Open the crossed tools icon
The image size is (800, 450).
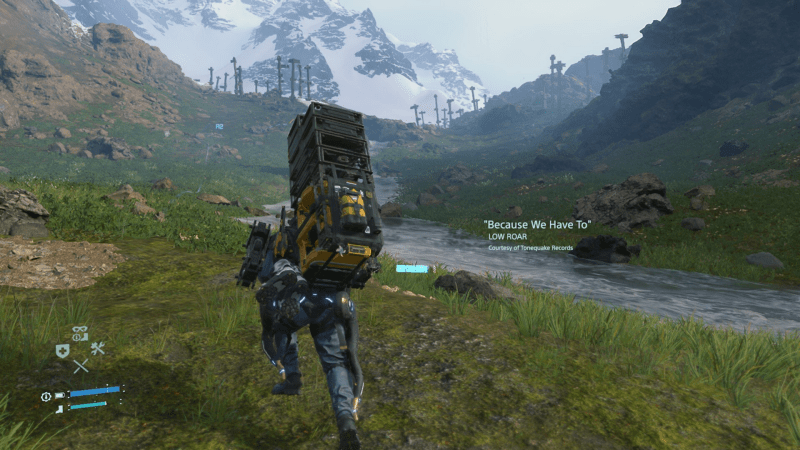click(x=98, y=349)
